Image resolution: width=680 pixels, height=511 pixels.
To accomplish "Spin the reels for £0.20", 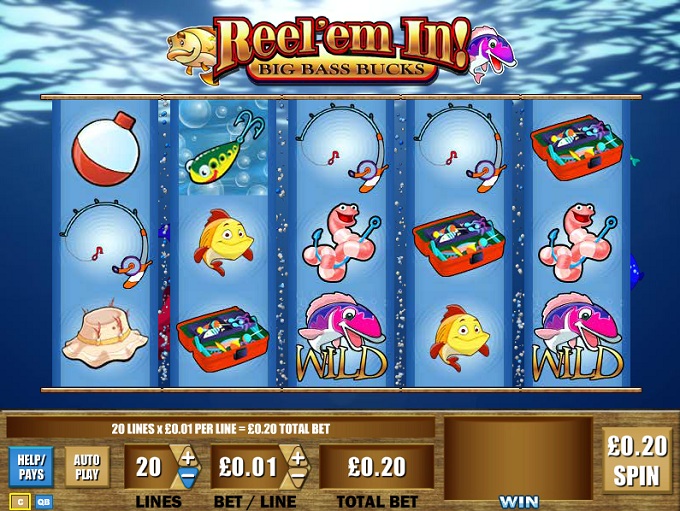I will coord(638,458).
